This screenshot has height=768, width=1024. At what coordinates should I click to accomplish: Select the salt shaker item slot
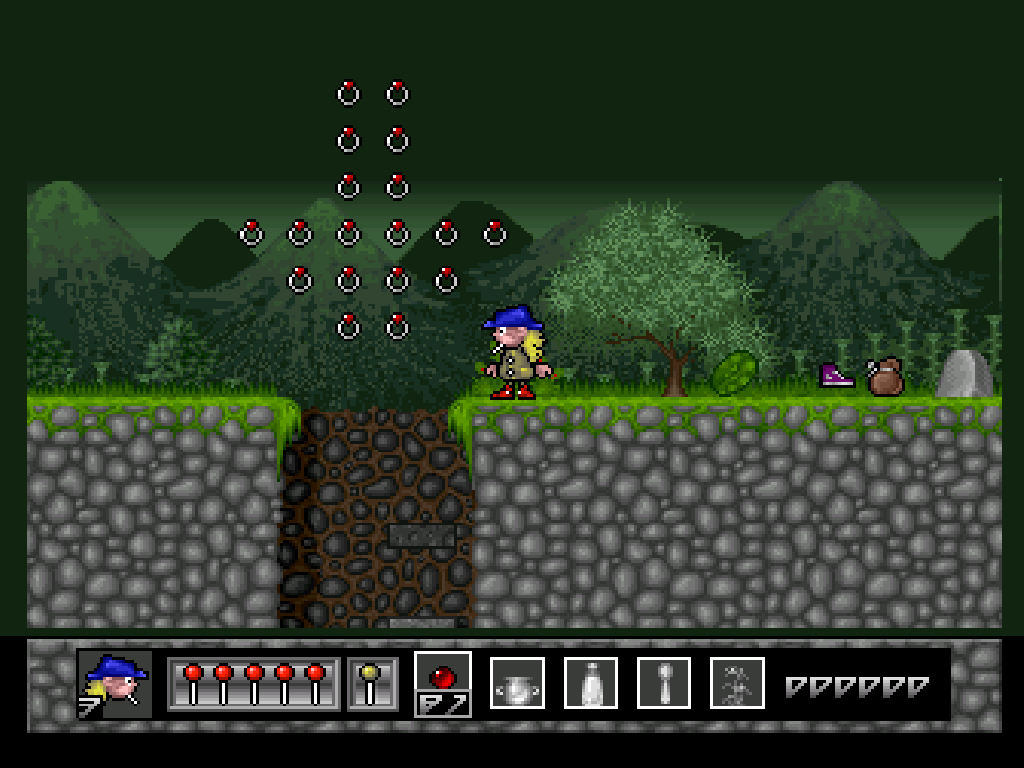[x=590, y=683]
